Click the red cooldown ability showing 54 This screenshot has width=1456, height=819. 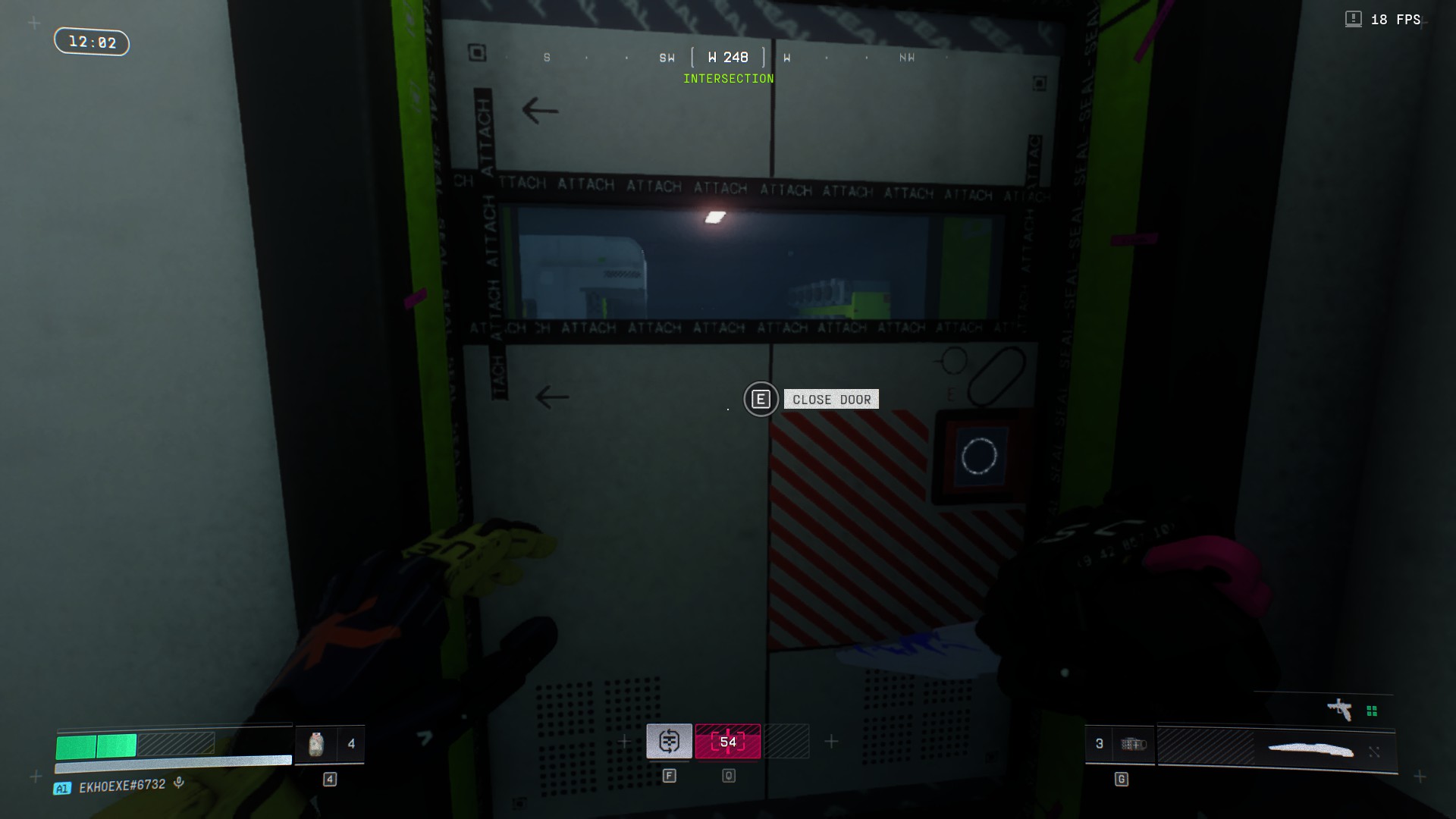[728, 741]
